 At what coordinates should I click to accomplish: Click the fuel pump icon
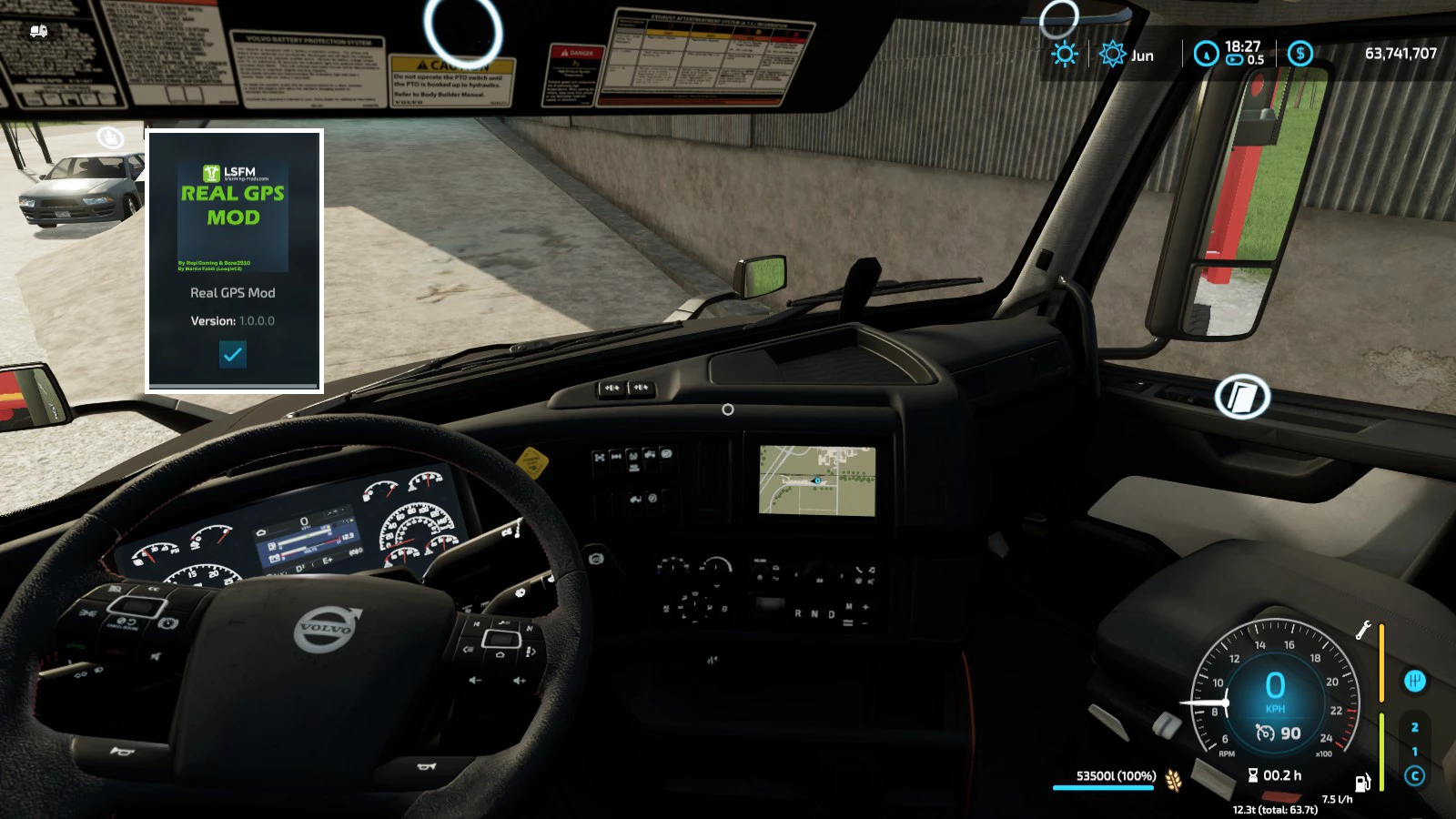pos(1362,783)
